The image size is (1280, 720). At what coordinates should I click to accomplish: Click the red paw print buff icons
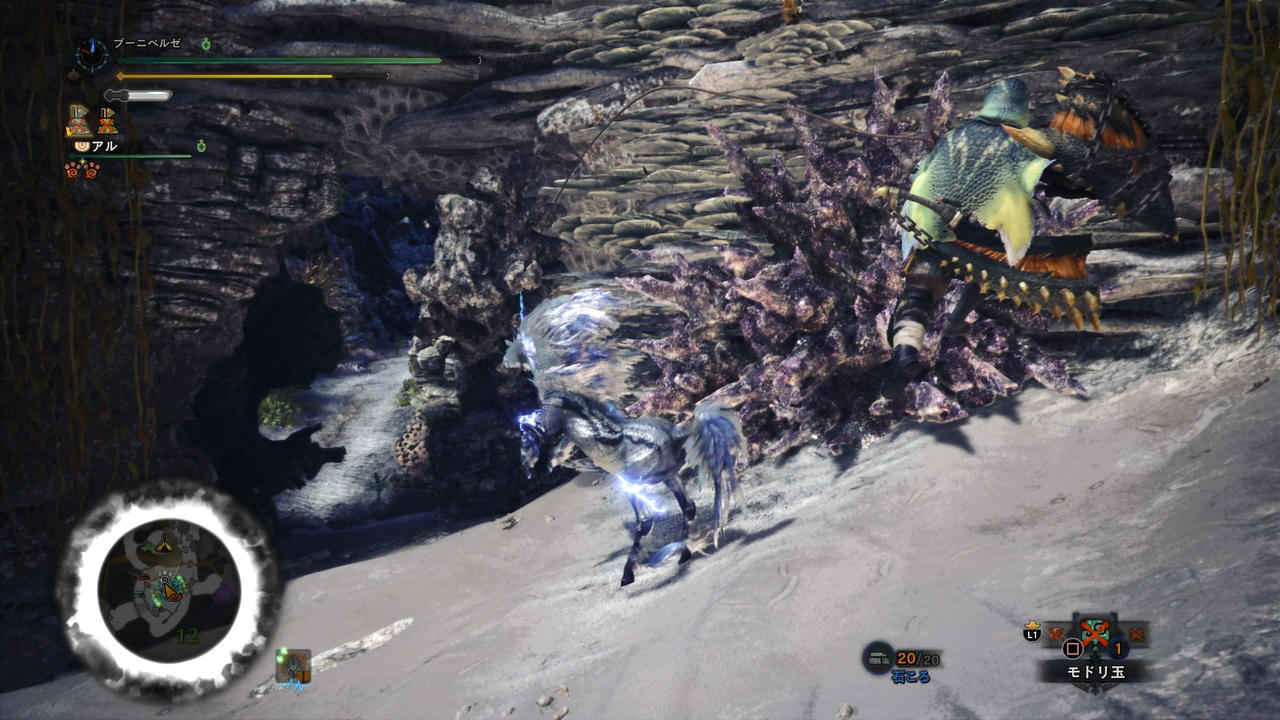[81, 169]
